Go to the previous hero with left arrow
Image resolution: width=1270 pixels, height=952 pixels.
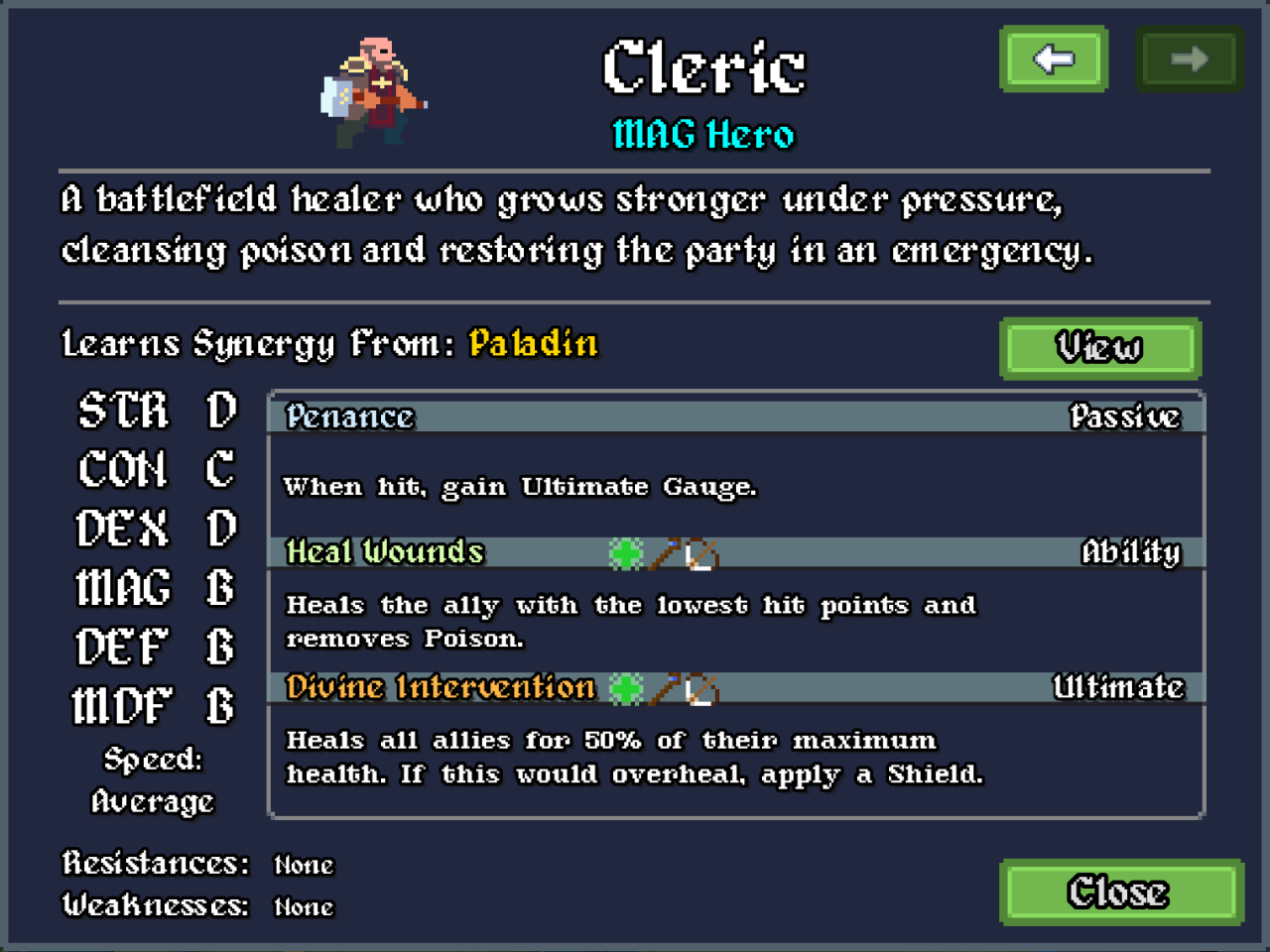pos(1054,59)
